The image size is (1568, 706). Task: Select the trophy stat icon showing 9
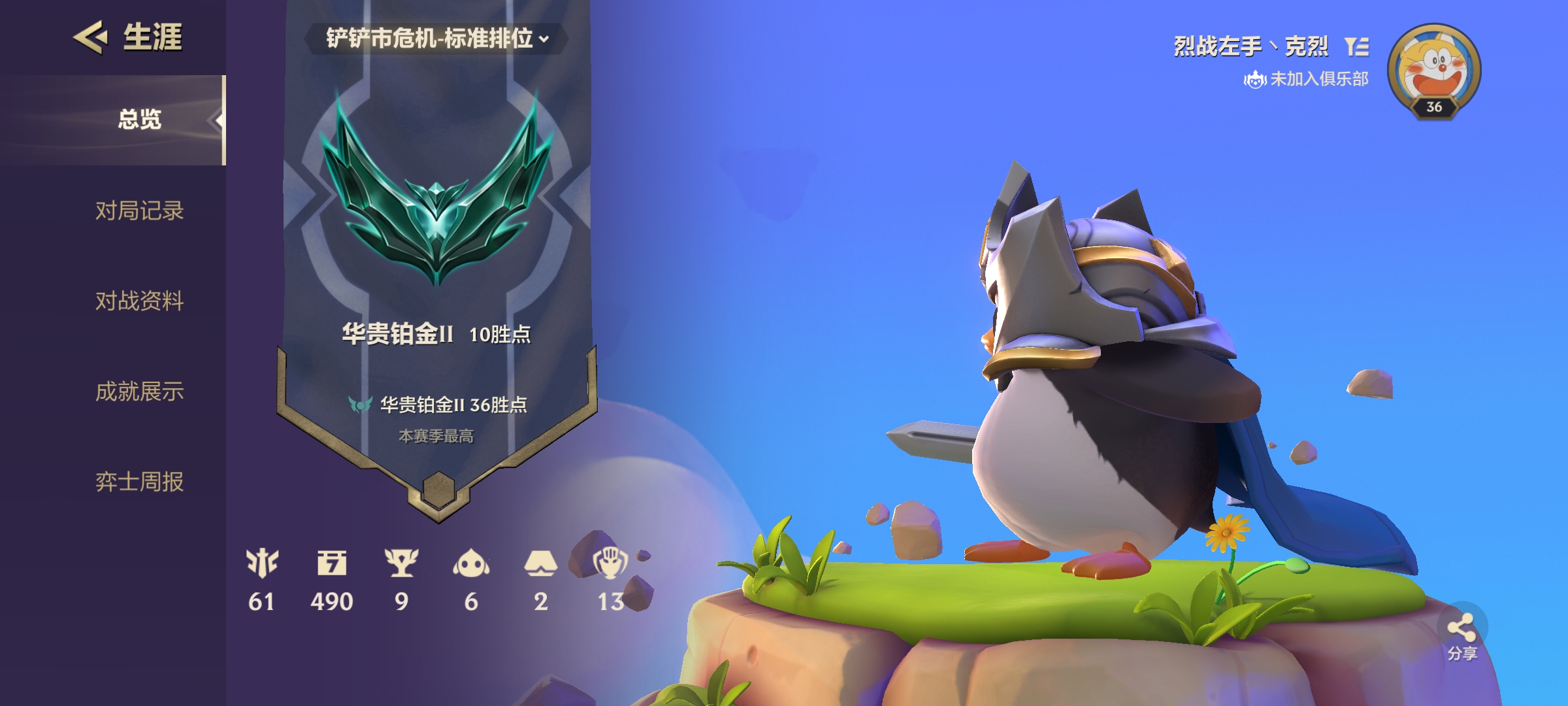coord(401,563)
